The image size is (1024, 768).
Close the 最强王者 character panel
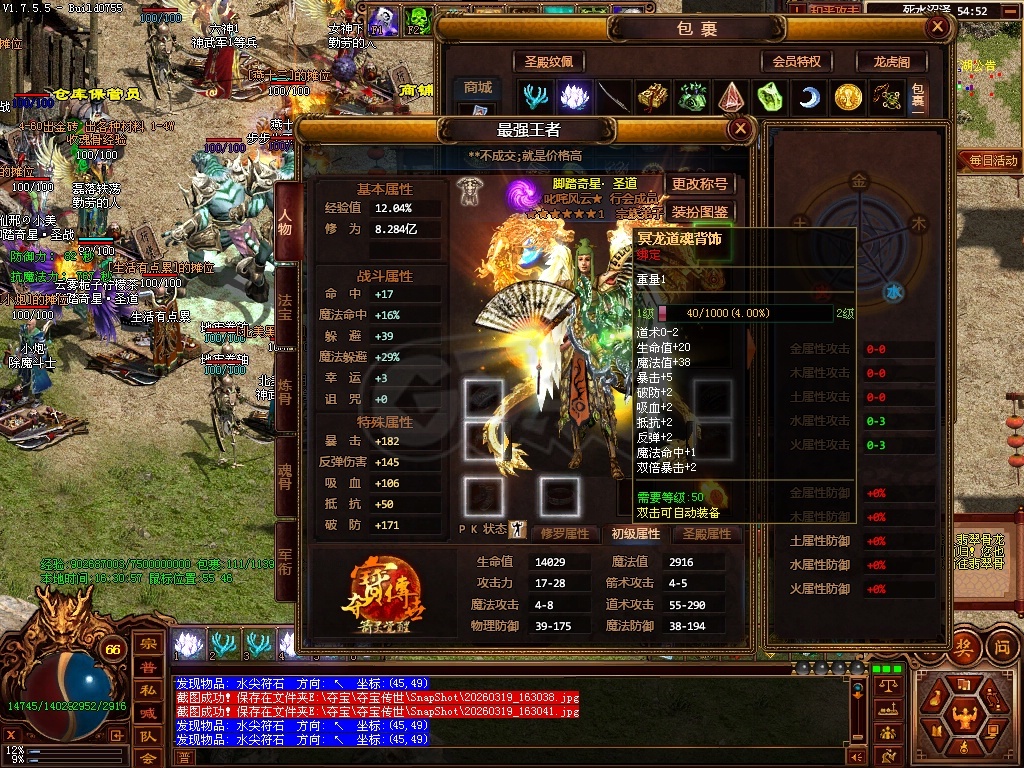[740, 129]
